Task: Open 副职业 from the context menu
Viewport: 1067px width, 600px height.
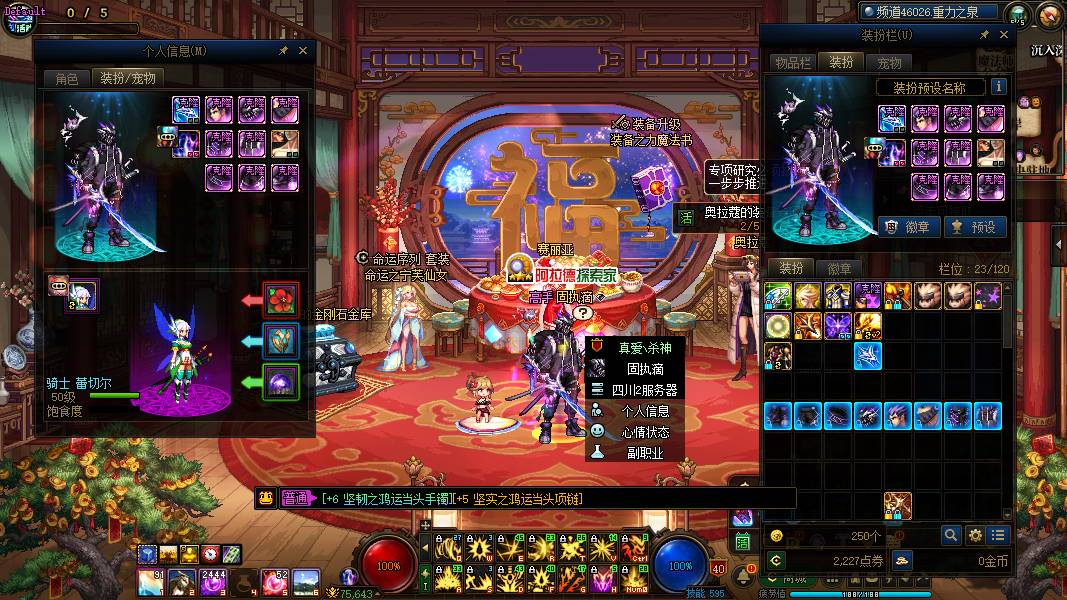Action: (x=644, y=453)
